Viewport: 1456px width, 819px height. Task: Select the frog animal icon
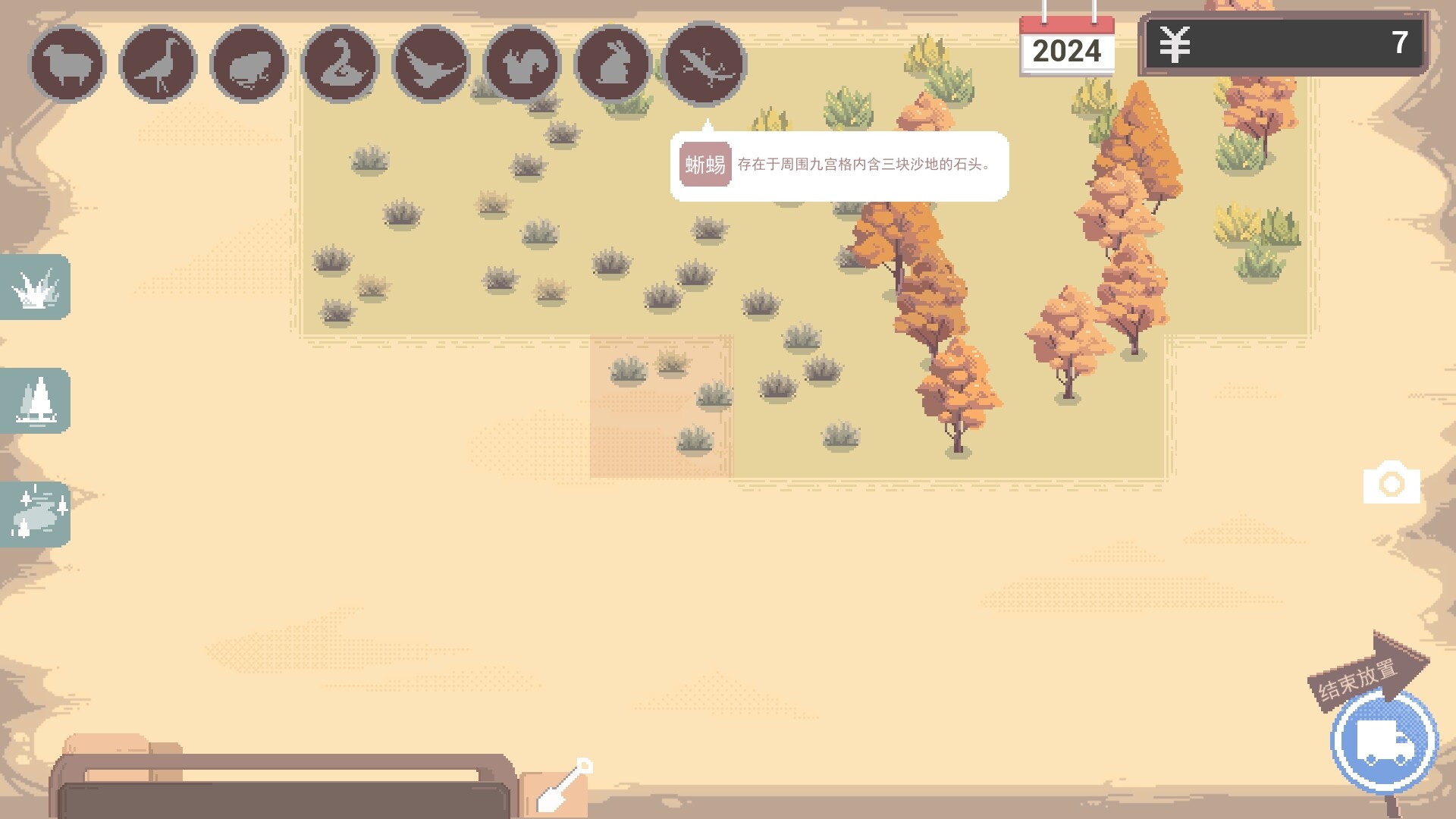[249, 63]
